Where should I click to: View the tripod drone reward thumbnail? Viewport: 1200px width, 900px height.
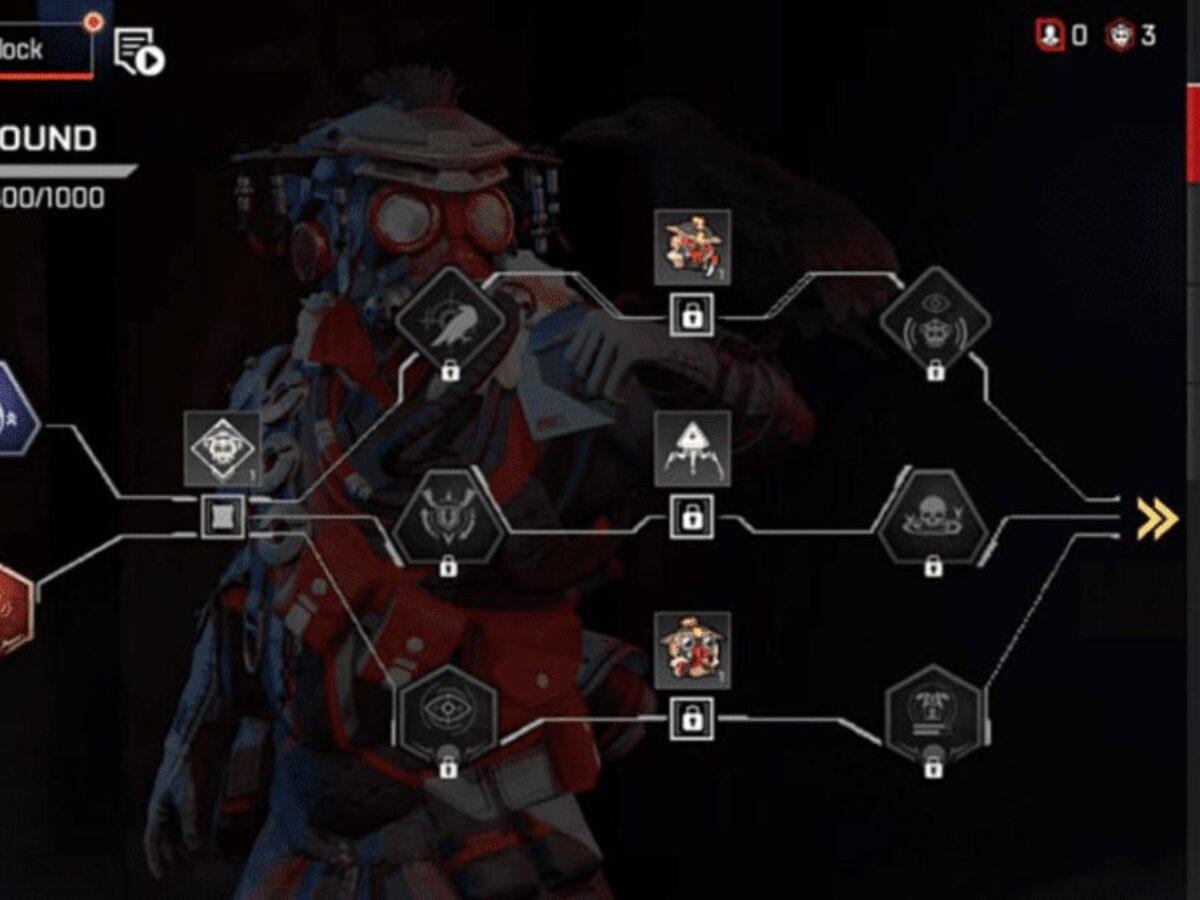pyautogui.click(x=692, y=449)
